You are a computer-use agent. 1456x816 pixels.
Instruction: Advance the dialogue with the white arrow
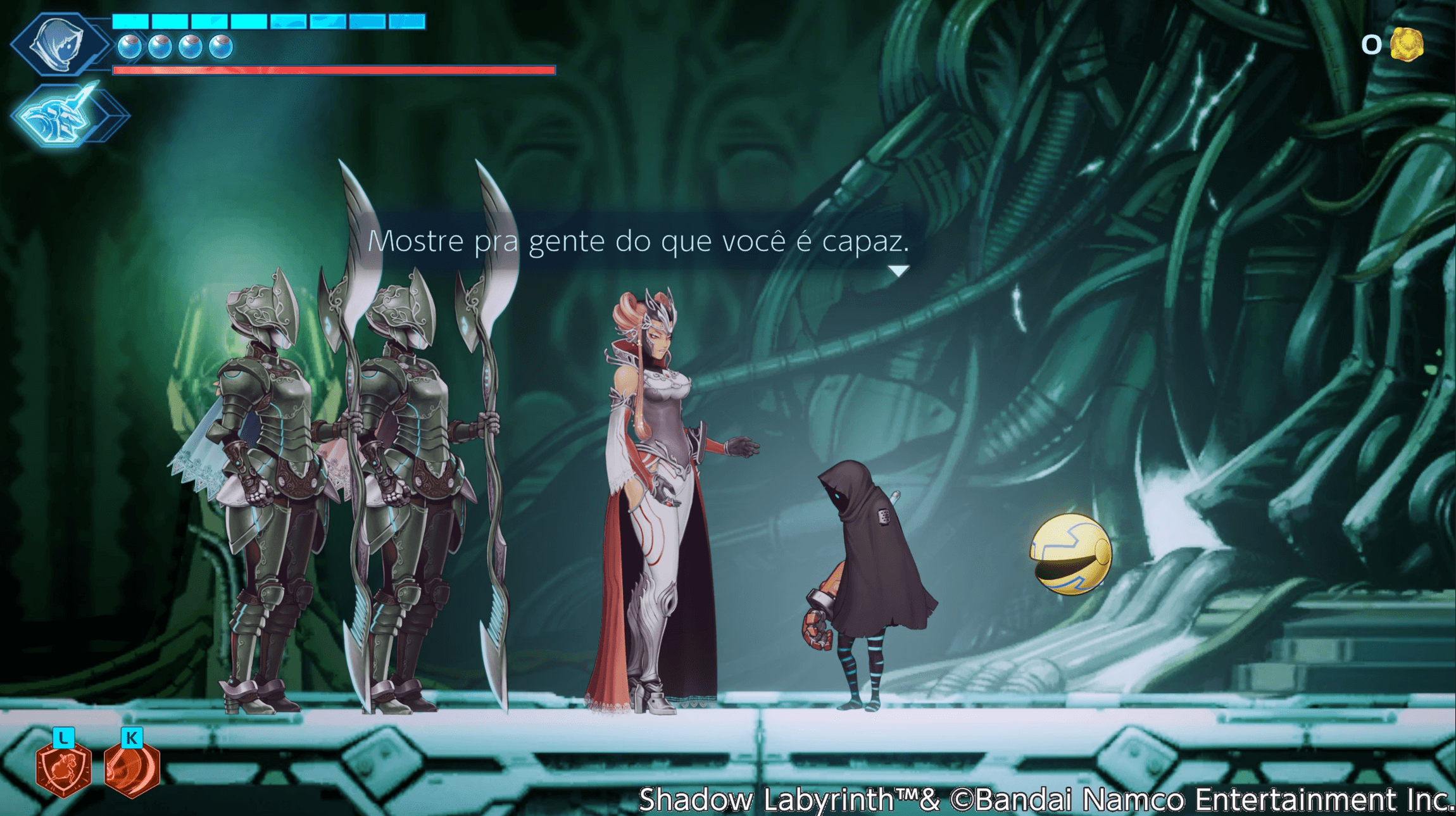tap(898, 271)
